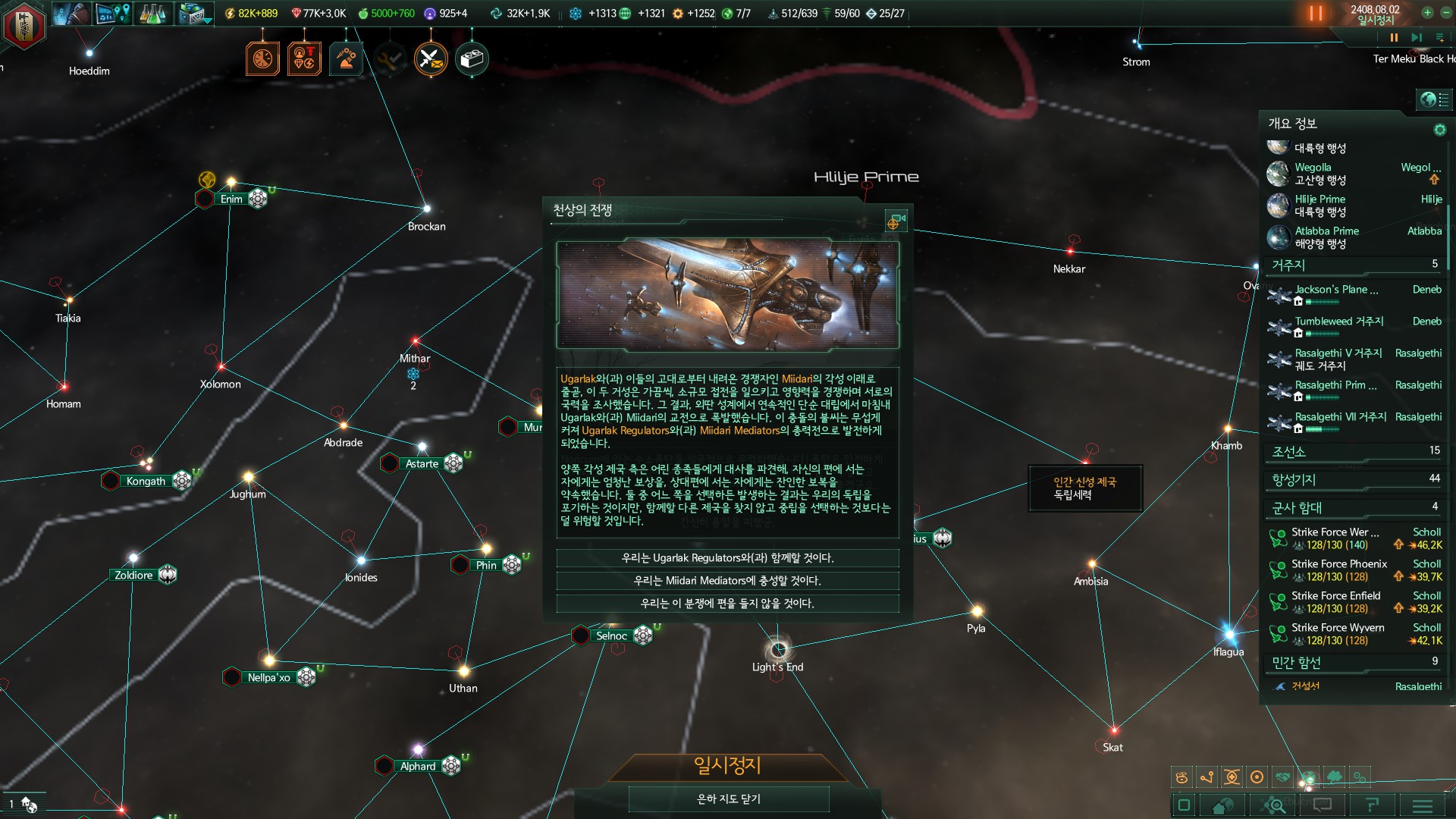Open the white brick notification icon
The height and width of the screenshot is (819, 1456).
pyautogui.click(x=472, y=59)
